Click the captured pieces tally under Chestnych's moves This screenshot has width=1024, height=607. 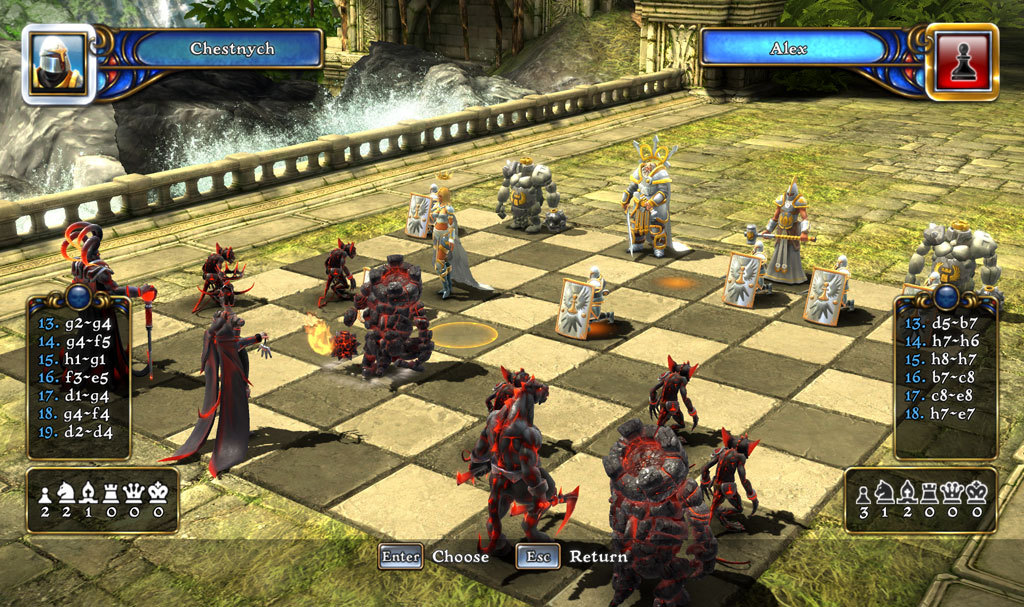click(102, 500)
